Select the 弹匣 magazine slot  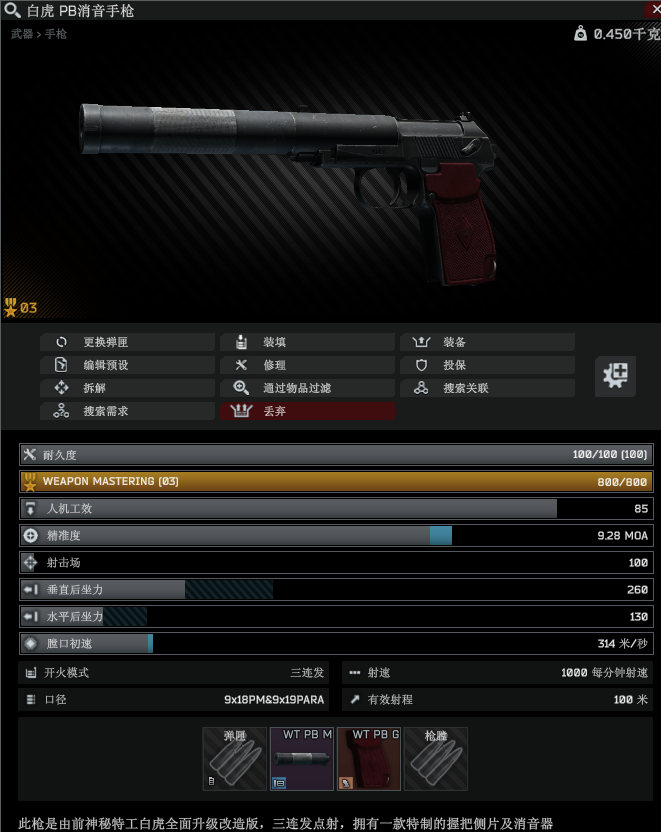click(x=235, y=759)
